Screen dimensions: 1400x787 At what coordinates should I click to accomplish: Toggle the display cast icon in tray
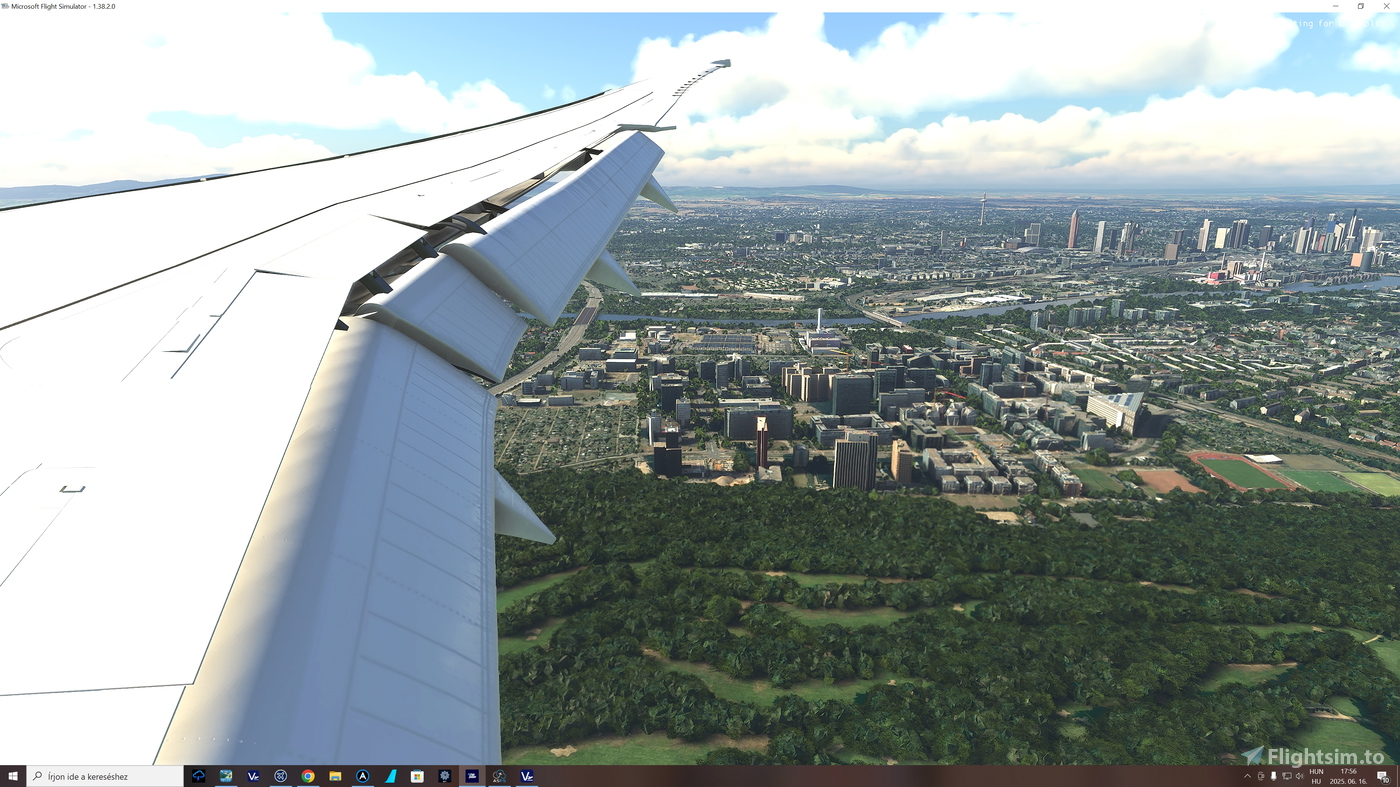1285,775
